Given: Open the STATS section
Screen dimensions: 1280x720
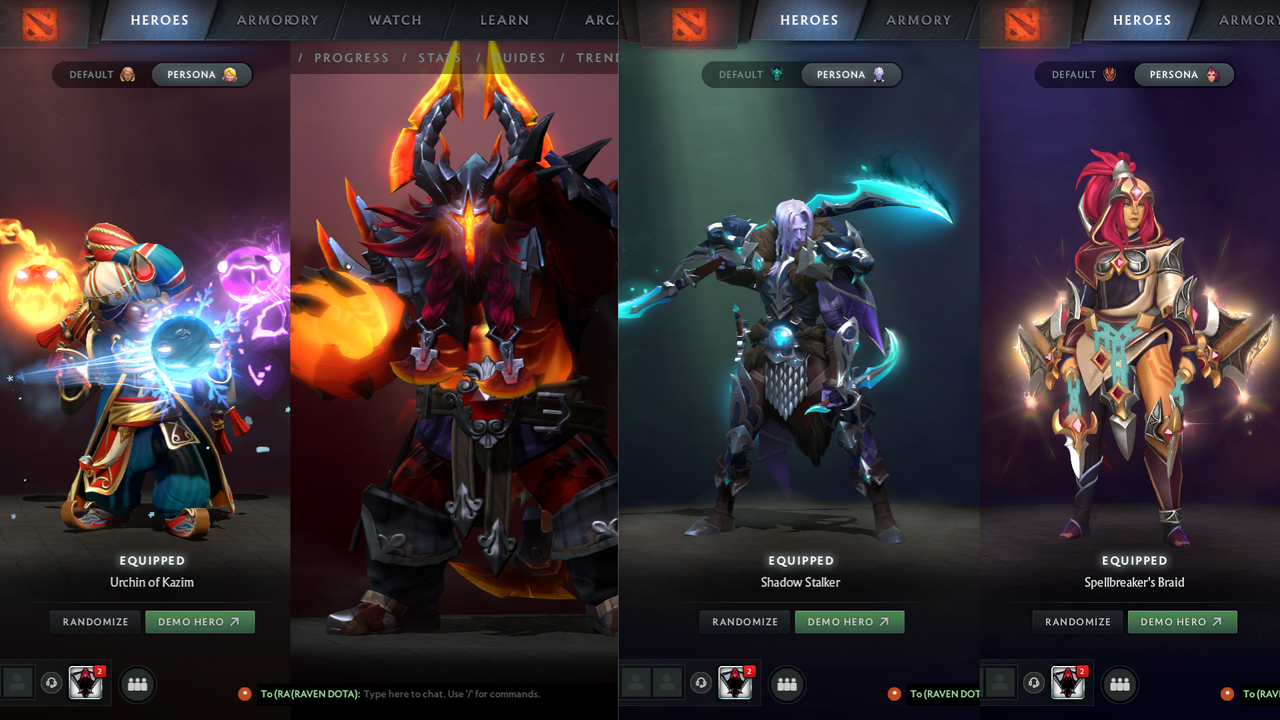Looking at the screenshot, I should pos(440,57).
